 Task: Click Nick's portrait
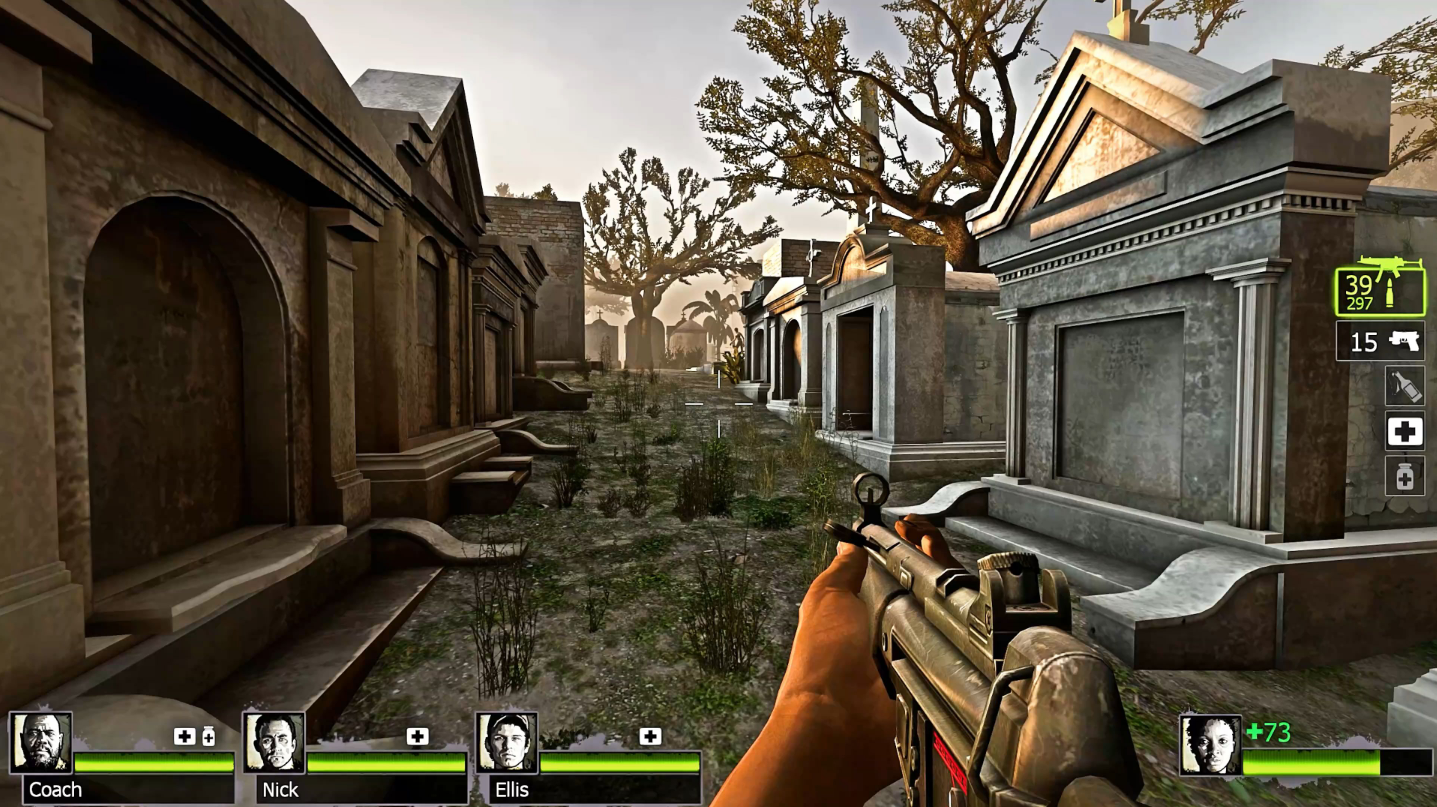click(x=274, y=743)
